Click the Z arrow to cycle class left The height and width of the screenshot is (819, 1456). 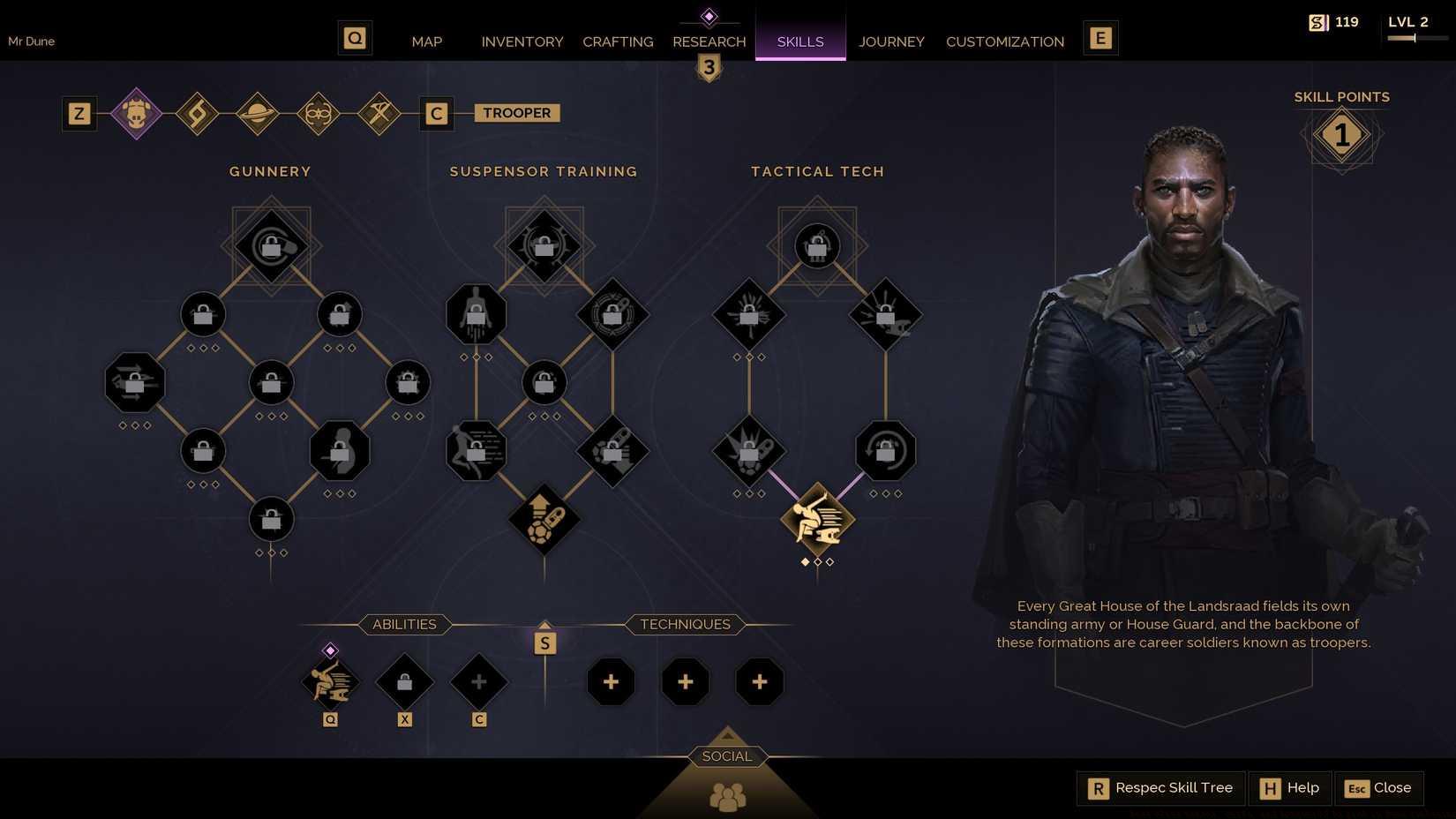coord(79,113)
